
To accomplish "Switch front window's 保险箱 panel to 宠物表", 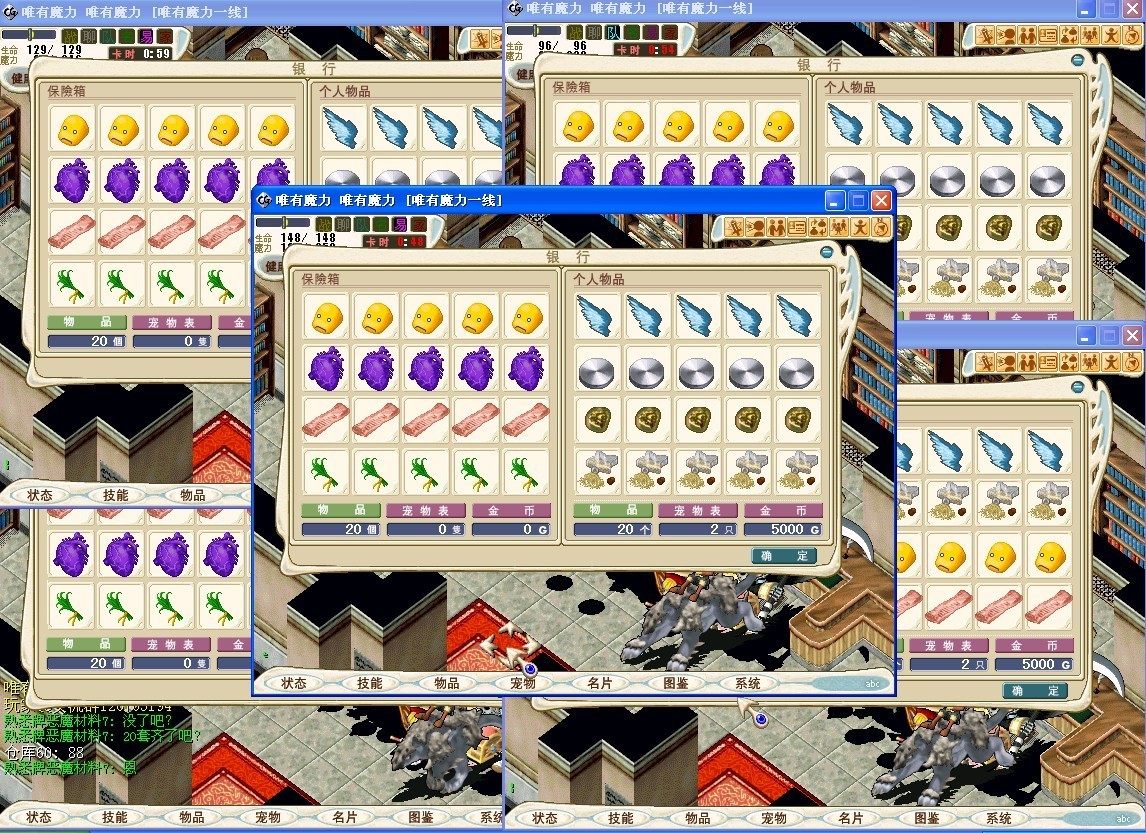I will [x=426, y=510].
